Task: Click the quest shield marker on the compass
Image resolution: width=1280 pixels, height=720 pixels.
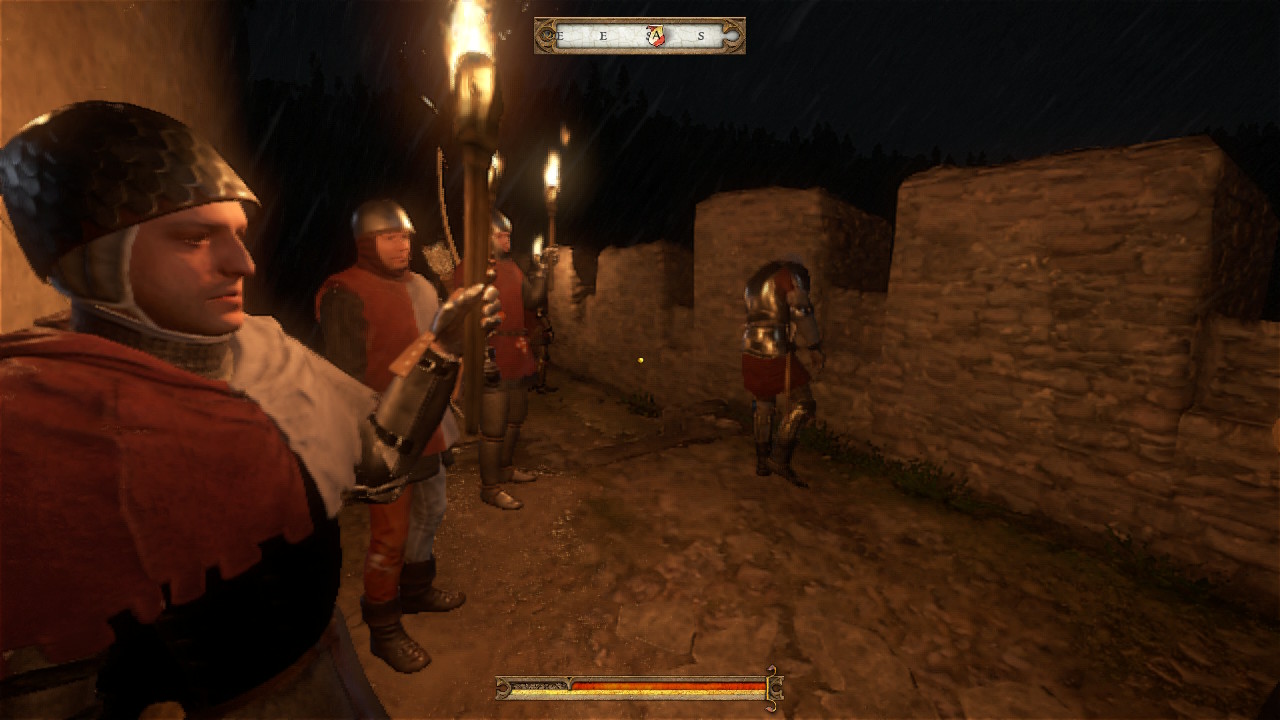Action: pos(655,36)
